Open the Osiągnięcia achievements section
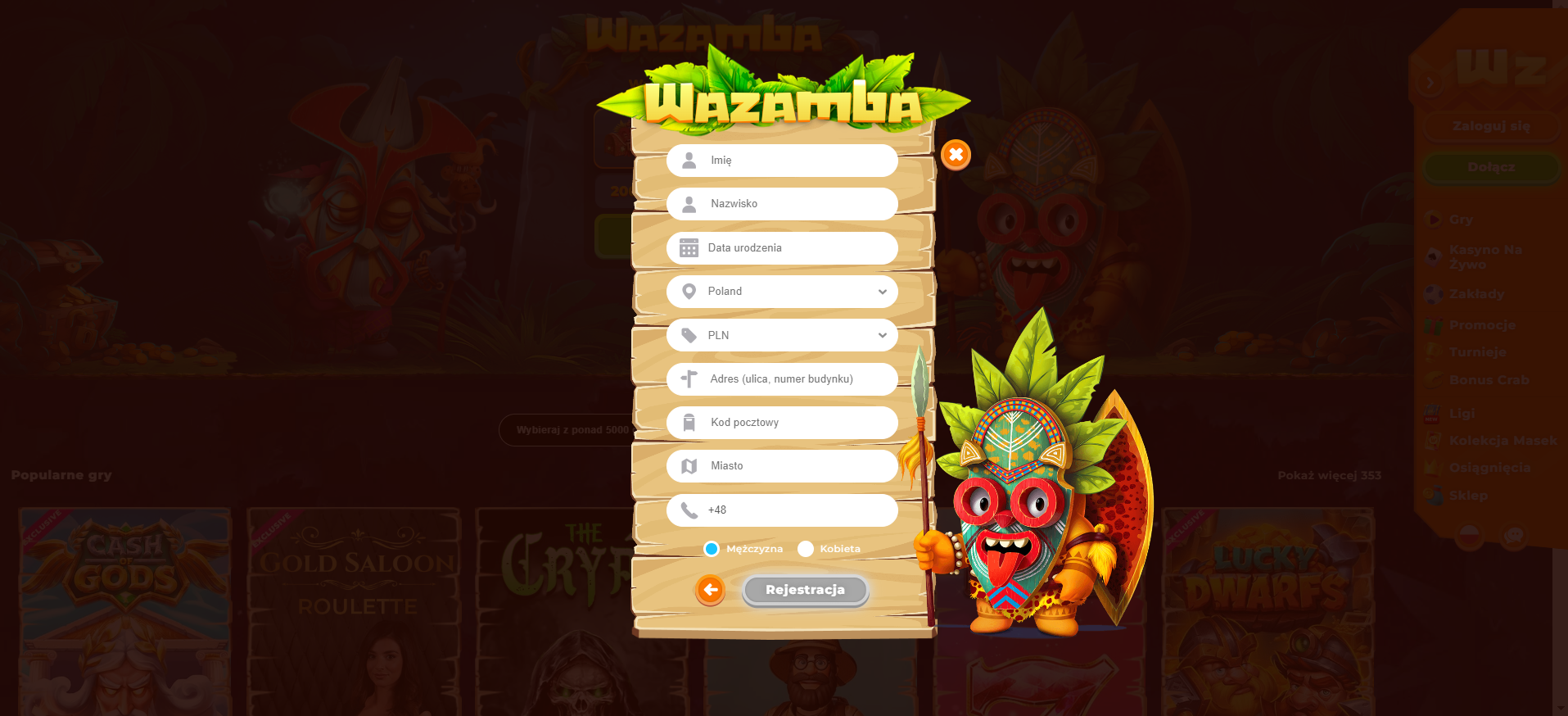Screen dimensions: 1568x716 point(1433,468)
